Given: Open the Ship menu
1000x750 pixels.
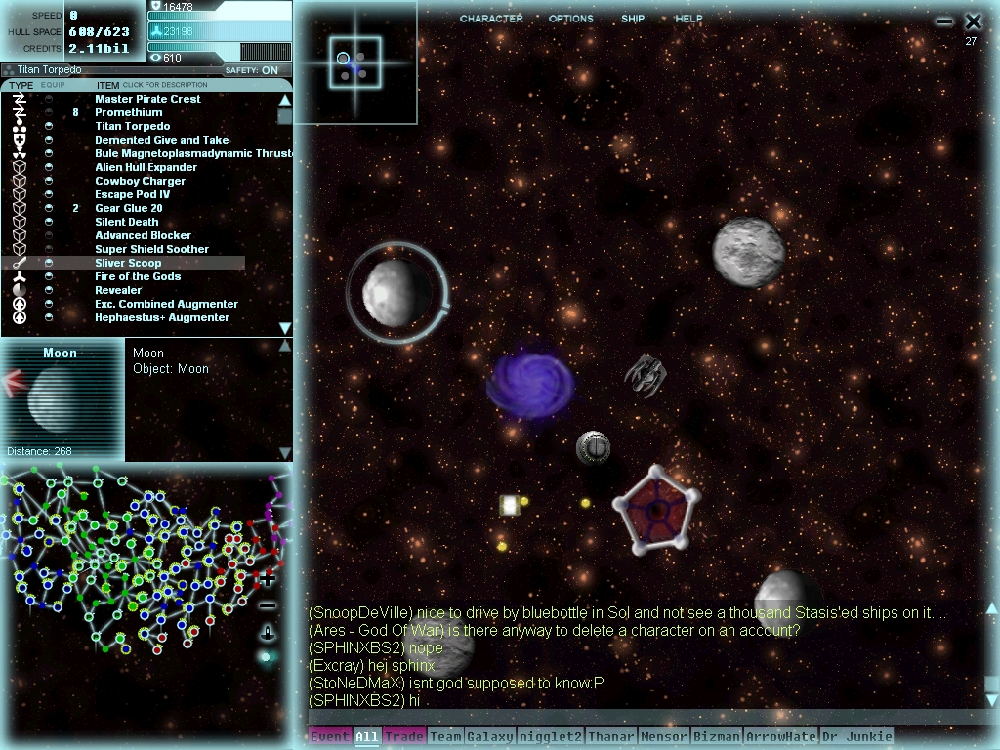Looking at the screenshot, I should [633, 19].
